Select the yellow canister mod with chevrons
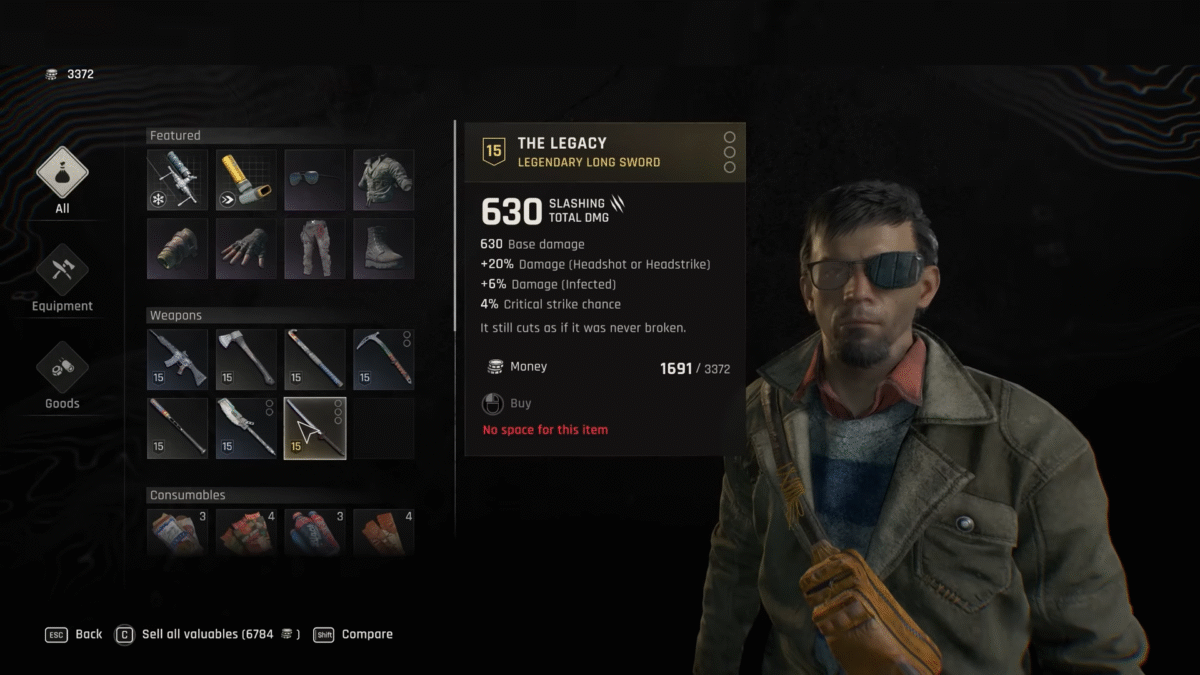 246,180
